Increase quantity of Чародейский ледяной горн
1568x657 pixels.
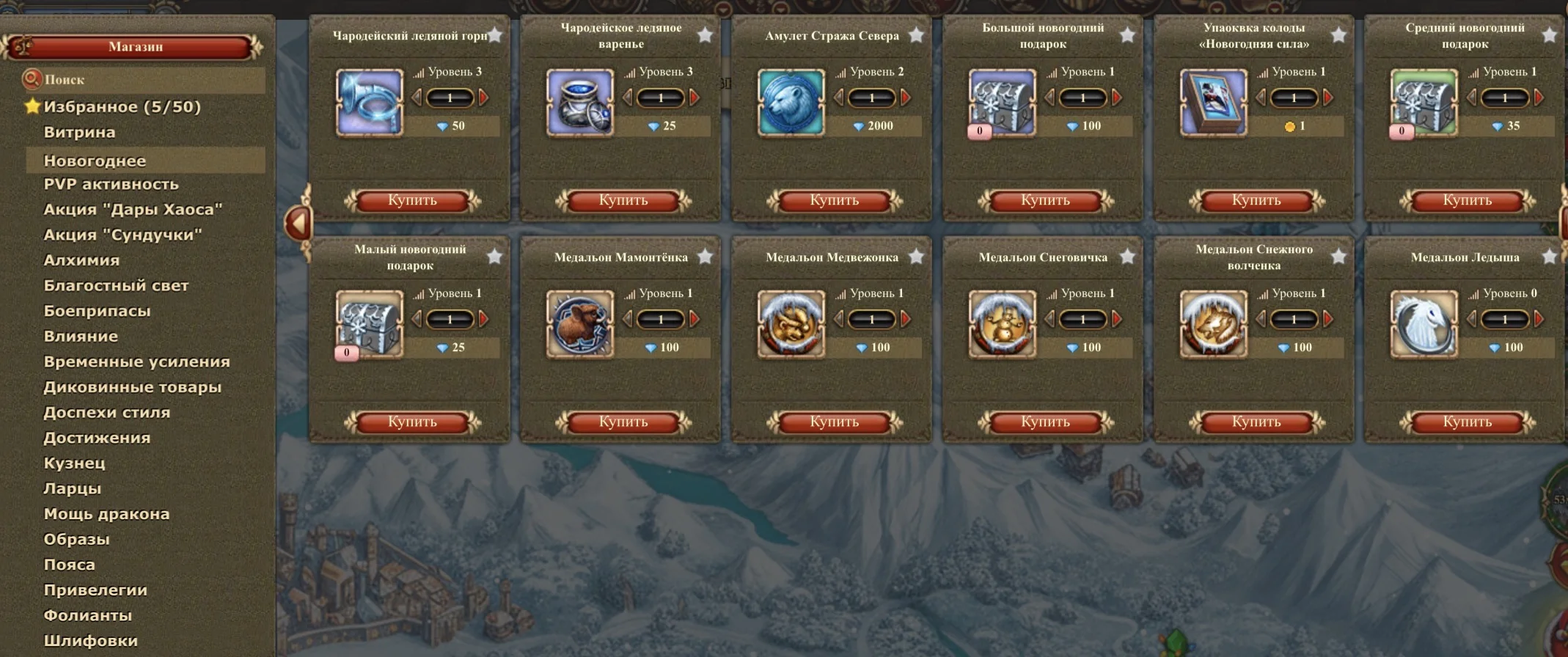pyautogui.click(x=484, y=98)
